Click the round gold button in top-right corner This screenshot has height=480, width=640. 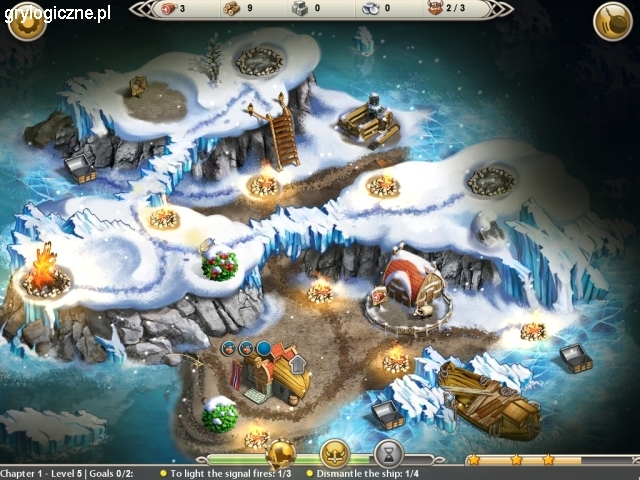point(612,22)
